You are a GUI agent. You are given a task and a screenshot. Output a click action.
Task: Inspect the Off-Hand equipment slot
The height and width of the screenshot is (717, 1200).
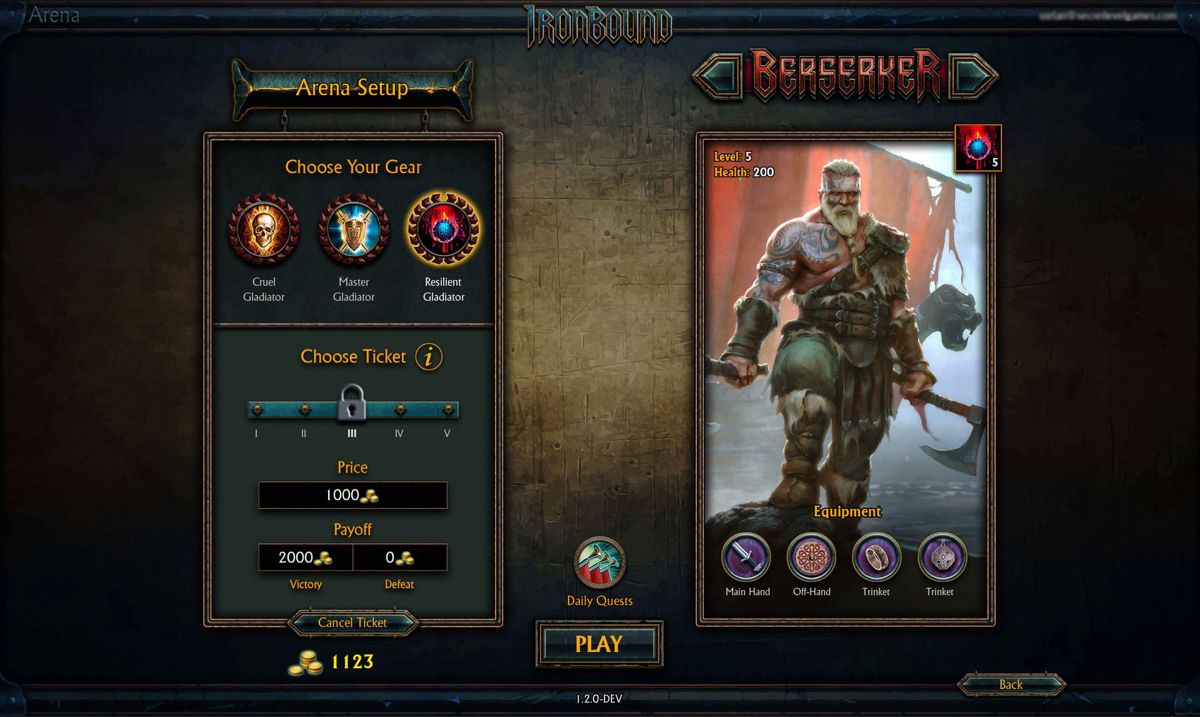click(x=811, y=557)
